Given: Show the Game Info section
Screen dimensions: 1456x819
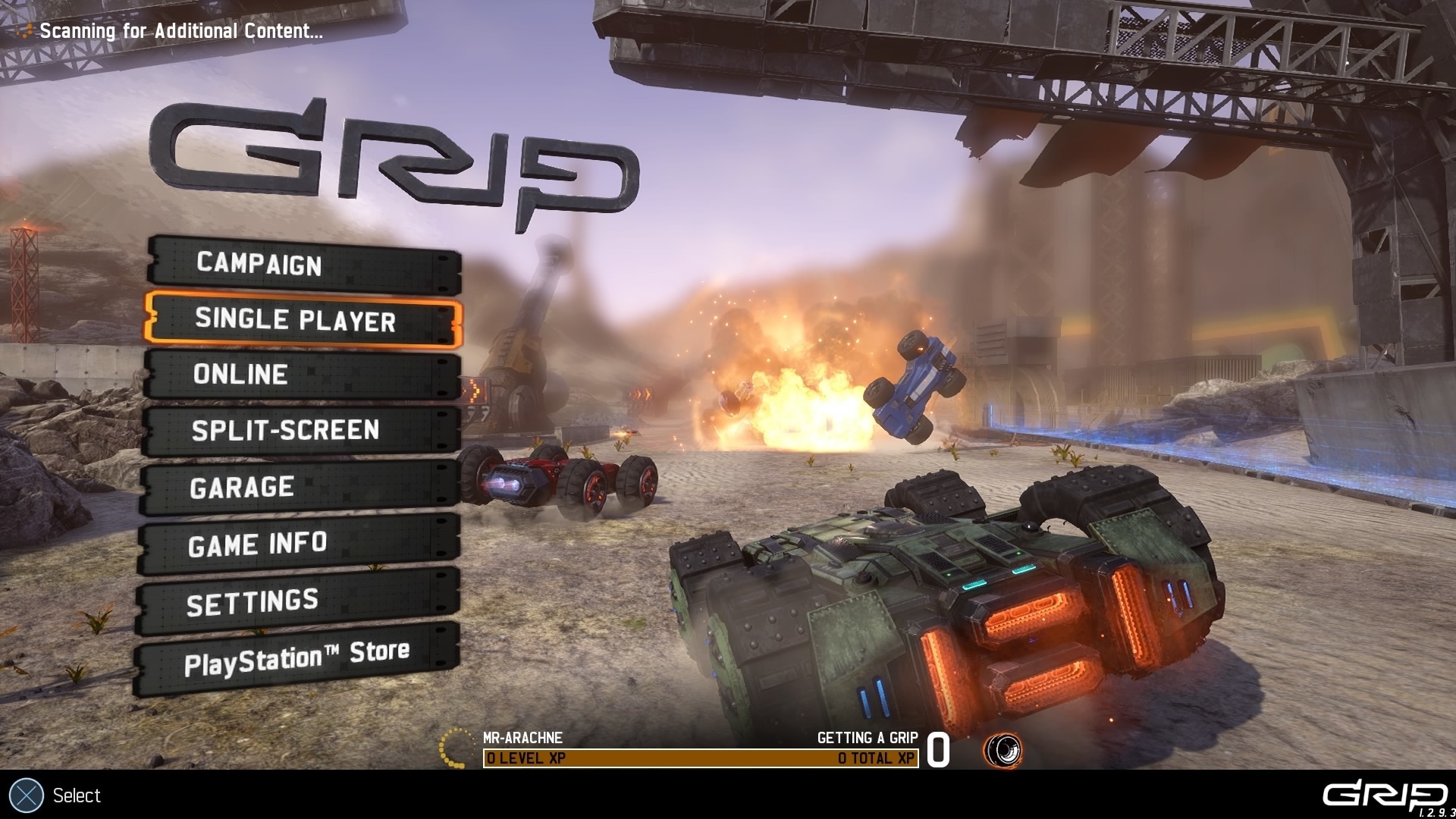Looking at the screenshot, I should 297,544.
